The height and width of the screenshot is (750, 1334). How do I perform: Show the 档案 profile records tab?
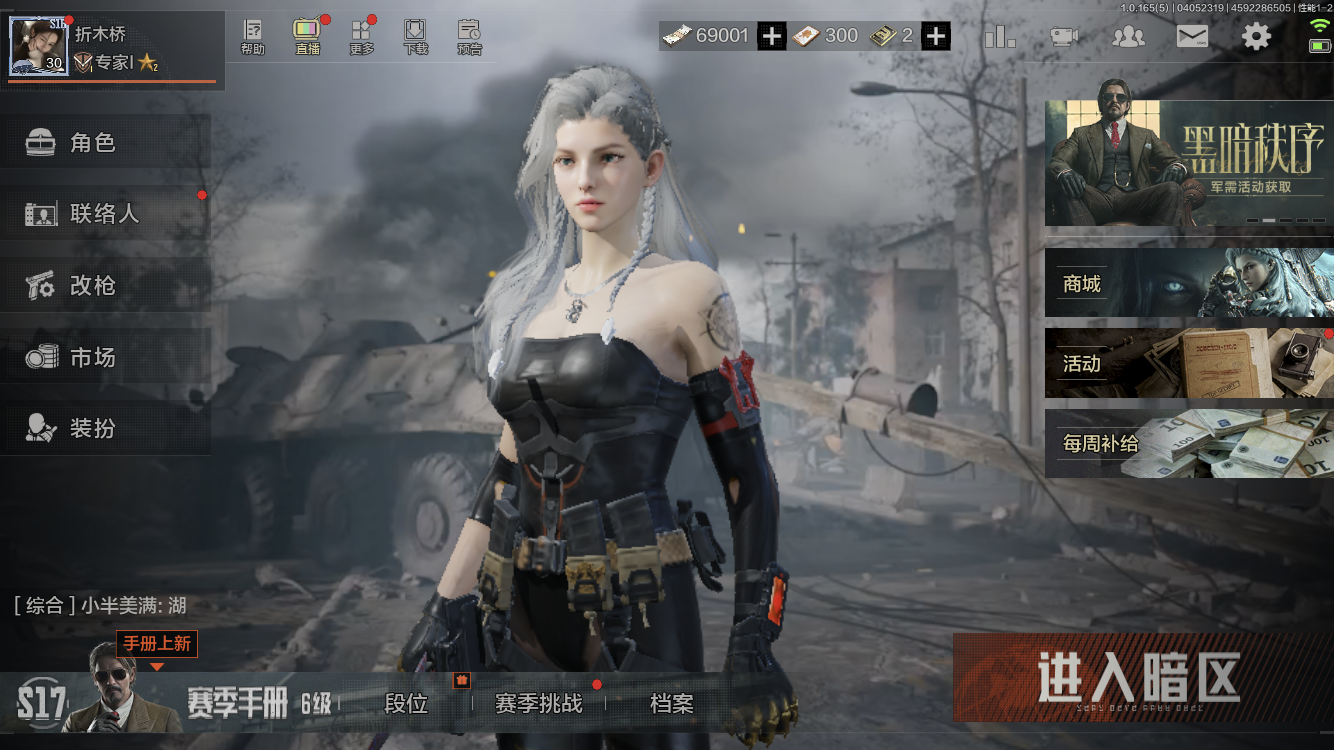coord(671,704)
